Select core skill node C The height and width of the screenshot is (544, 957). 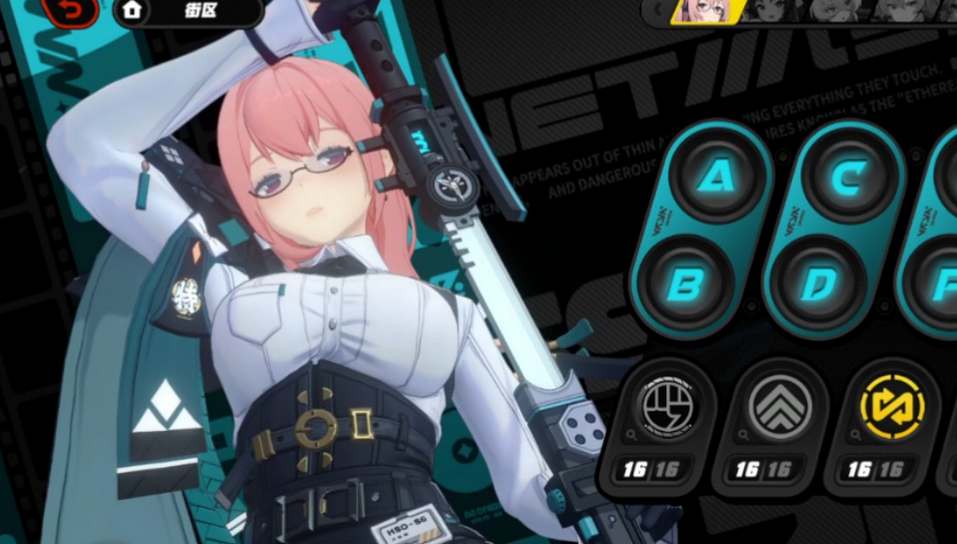(x=845, y=180)
